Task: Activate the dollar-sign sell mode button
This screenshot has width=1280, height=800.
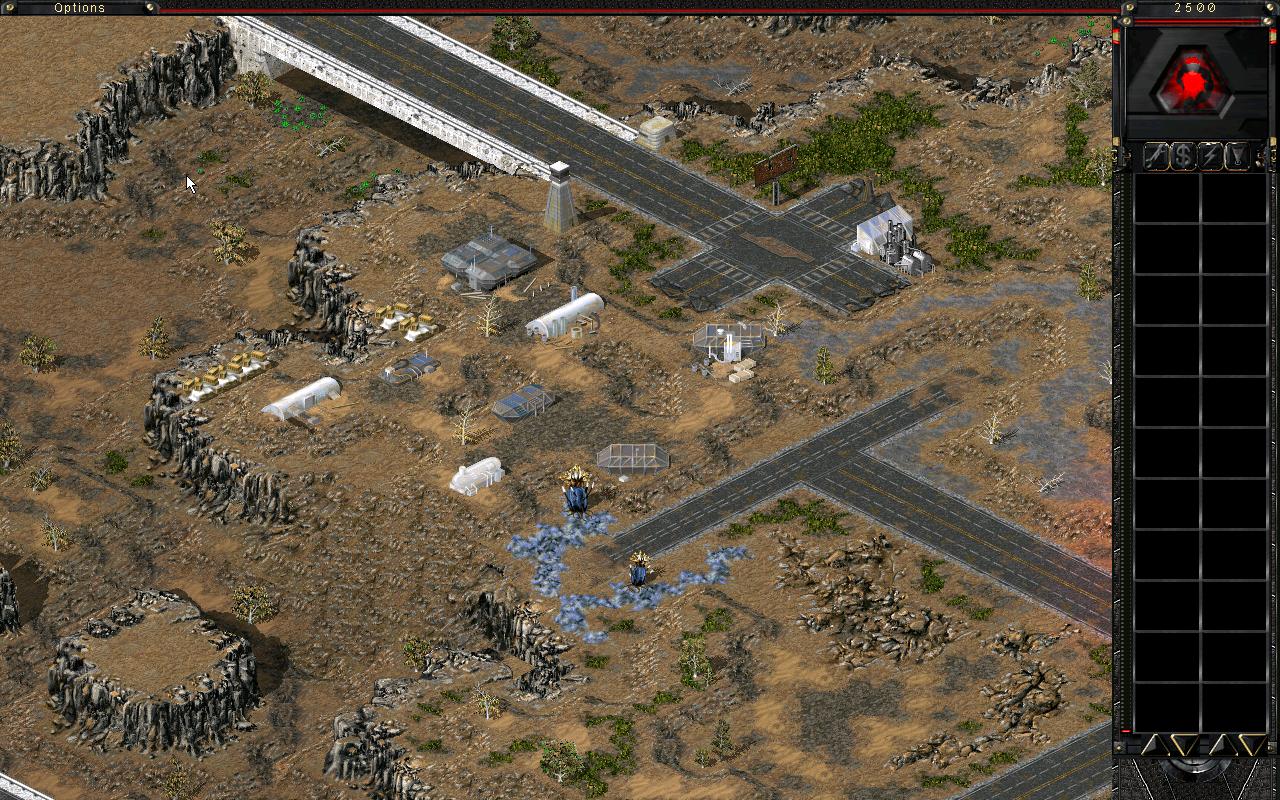Action: click(1184, 156)
